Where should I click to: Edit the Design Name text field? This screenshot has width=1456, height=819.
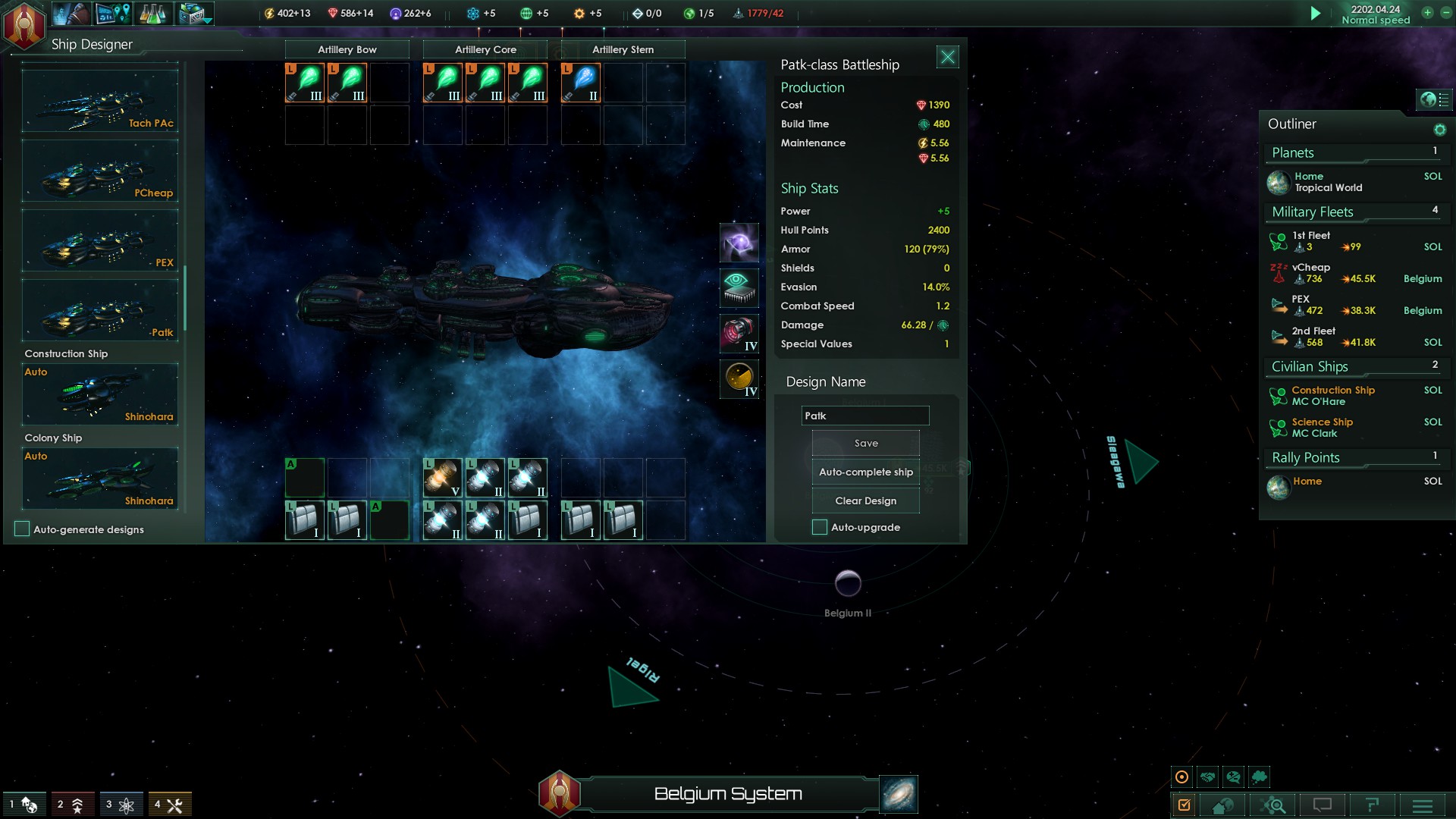coord(864,416)
